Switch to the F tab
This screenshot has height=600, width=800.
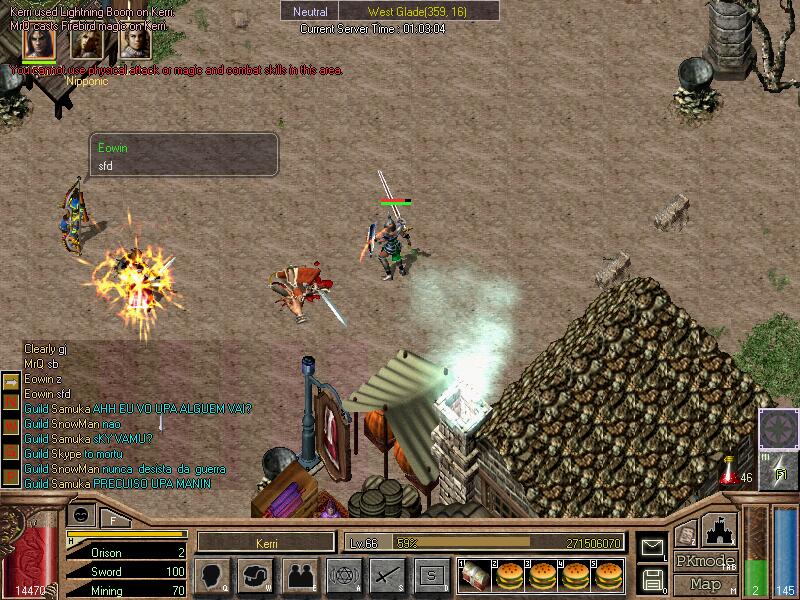(x=114, y=518)
